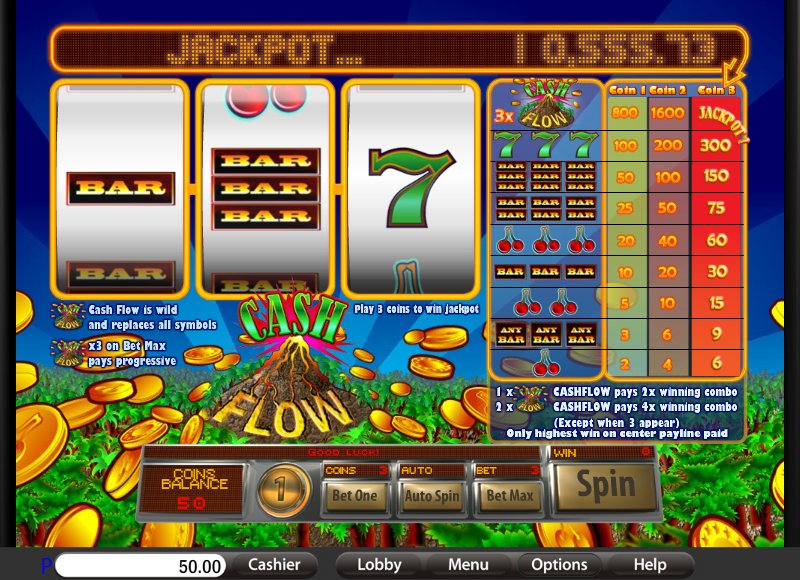
Task: Select the round gold coin denomination button
Action: point(285,492)
